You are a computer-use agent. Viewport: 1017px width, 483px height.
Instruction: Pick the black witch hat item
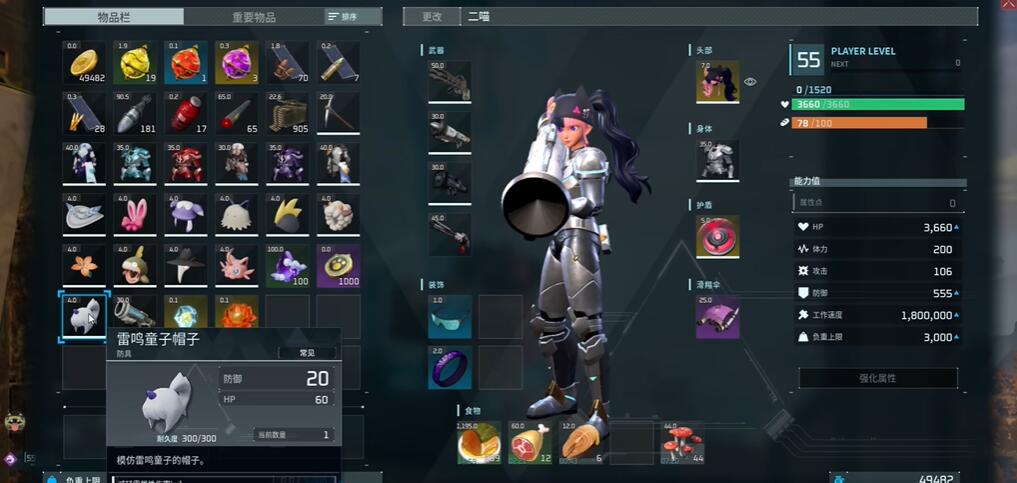tap(186, 265)
